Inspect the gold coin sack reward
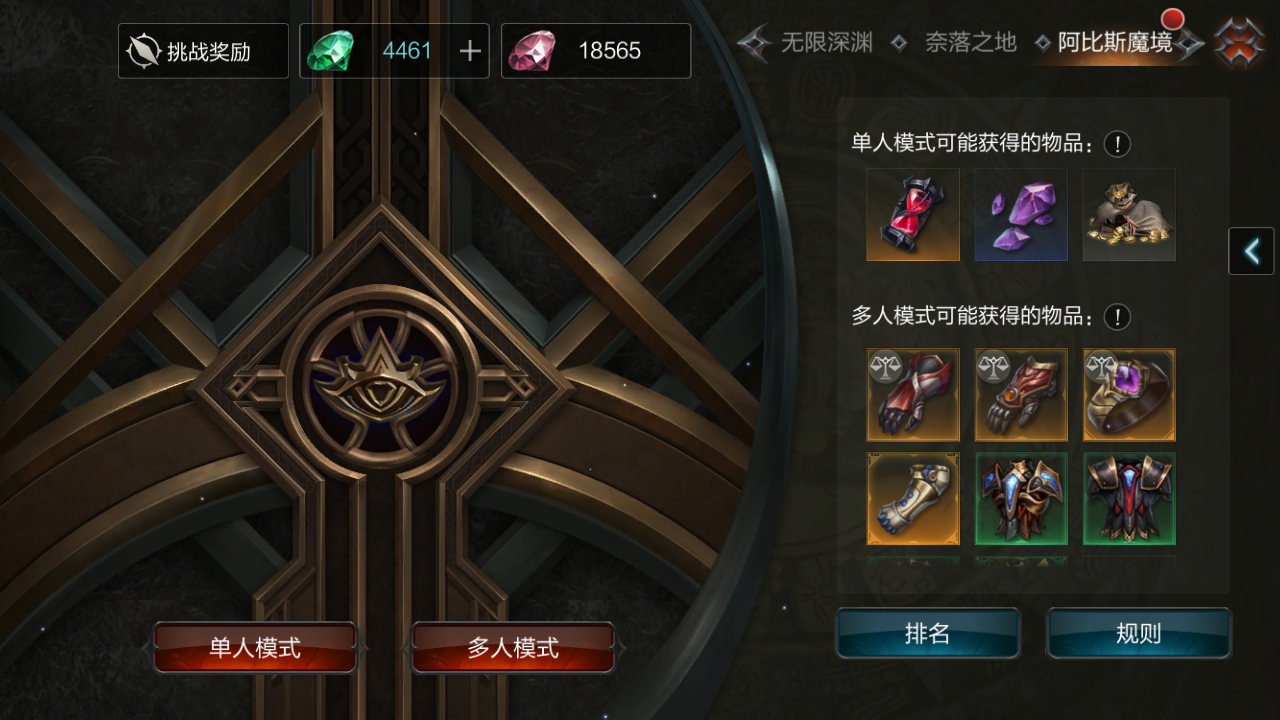 (1129, 215)
